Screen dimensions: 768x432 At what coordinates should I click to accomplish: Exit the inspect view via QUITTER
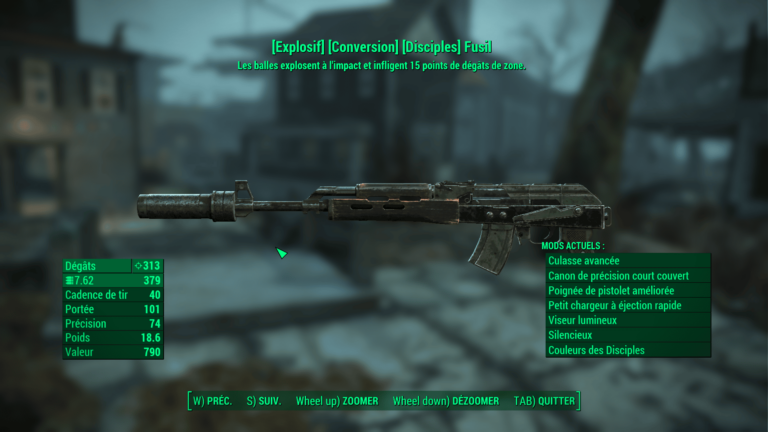[x=545, y=401]
